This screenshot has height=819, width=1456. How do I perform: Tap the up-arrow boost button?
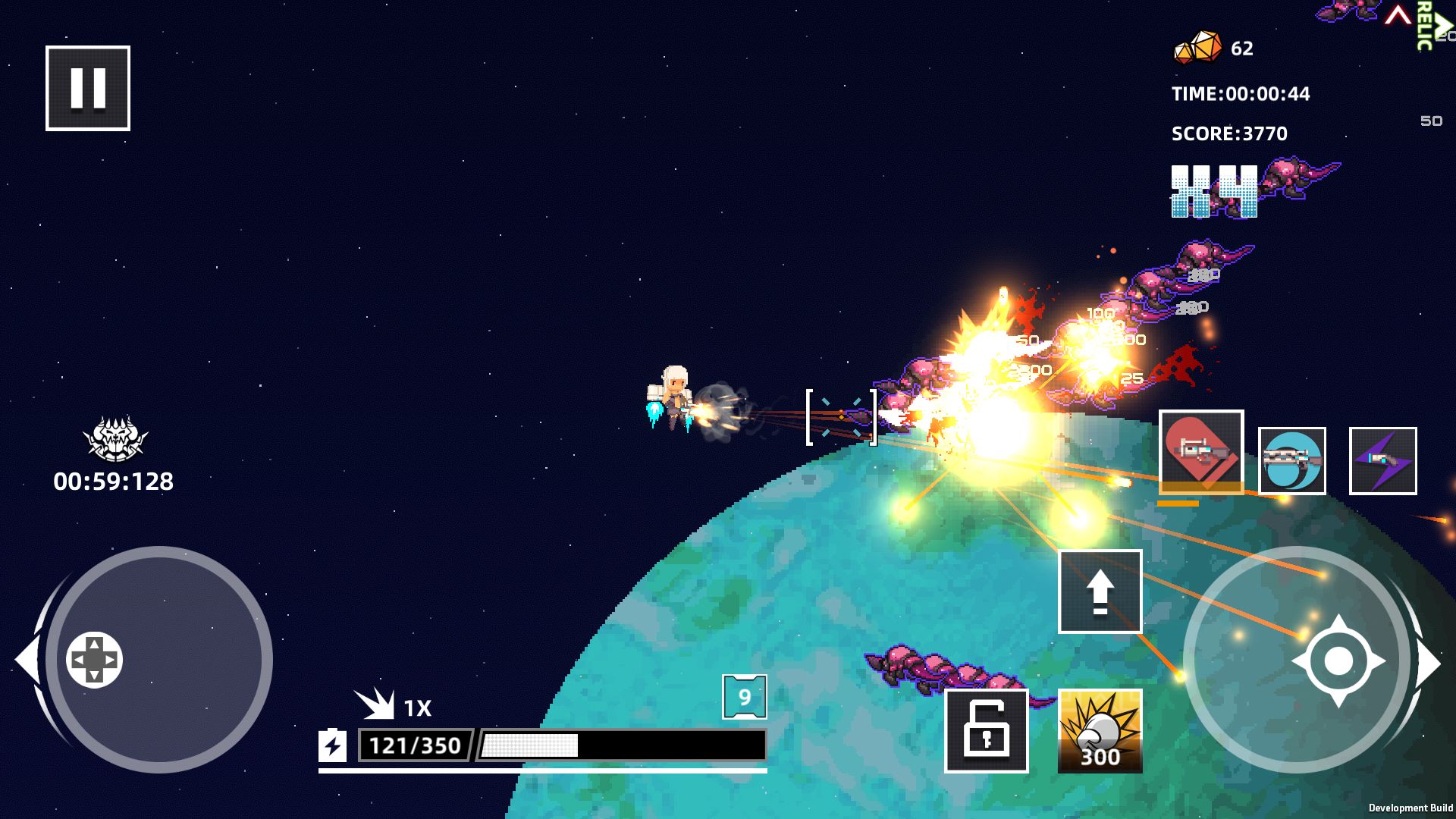pyautogui.click(x=1100, y=591)
